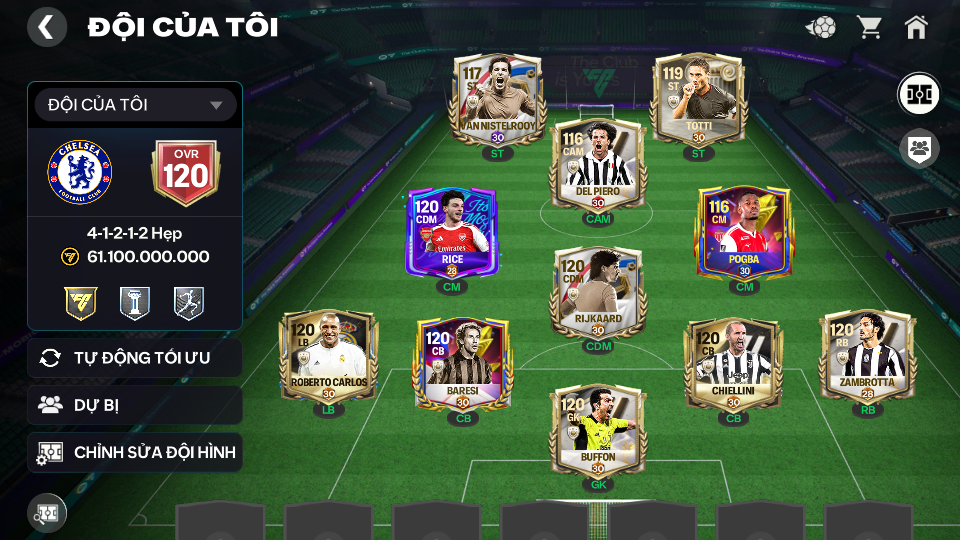Tap the football icon in top bar
The height and width of the screenshot is (540, 960).
(821, 27)
